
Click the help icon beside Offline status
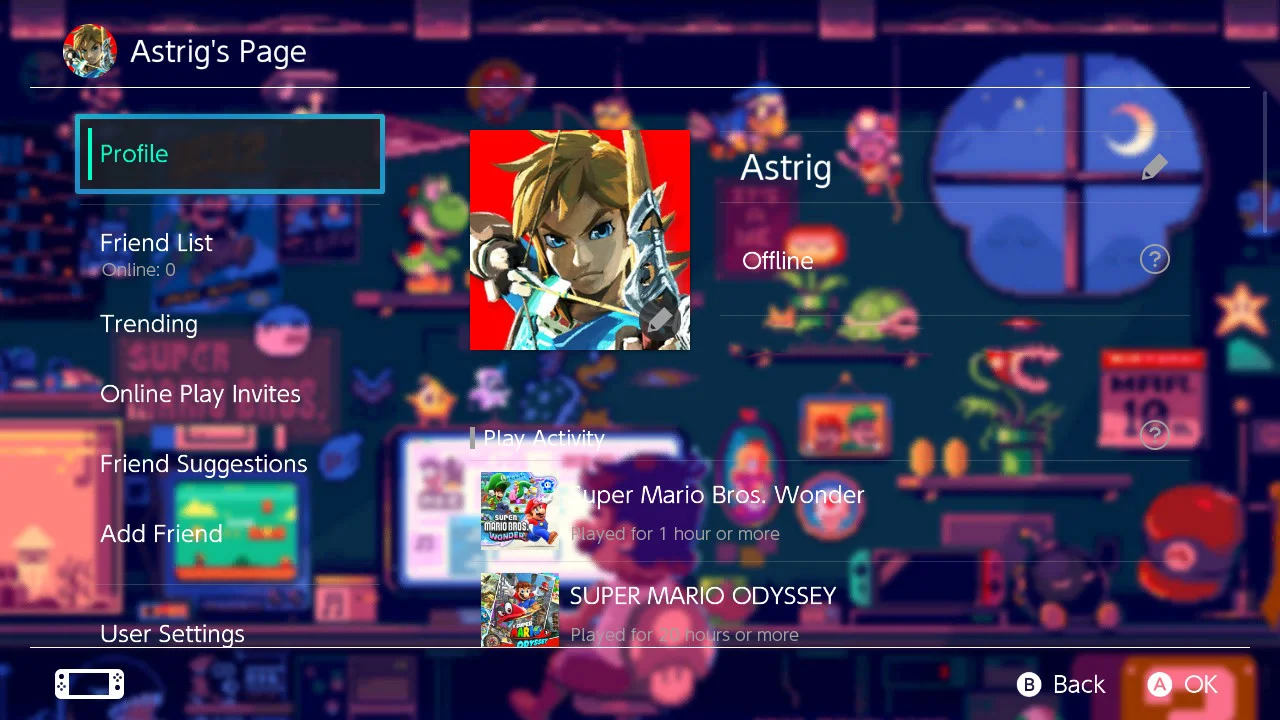(x=1154, y=260)
